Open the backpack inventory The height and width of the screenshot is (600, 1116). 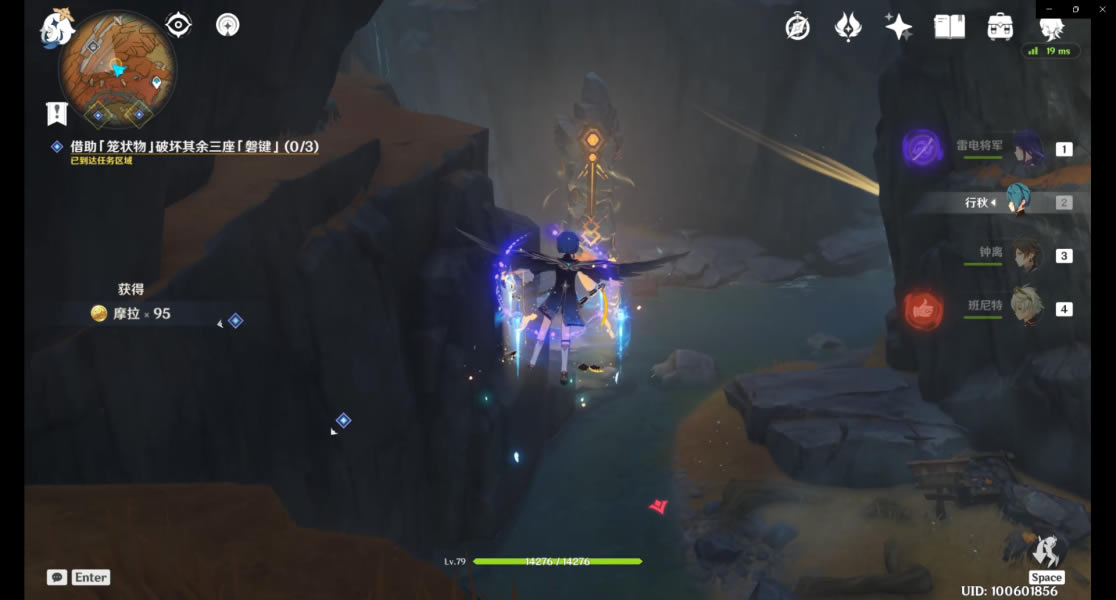pos(999,27)
